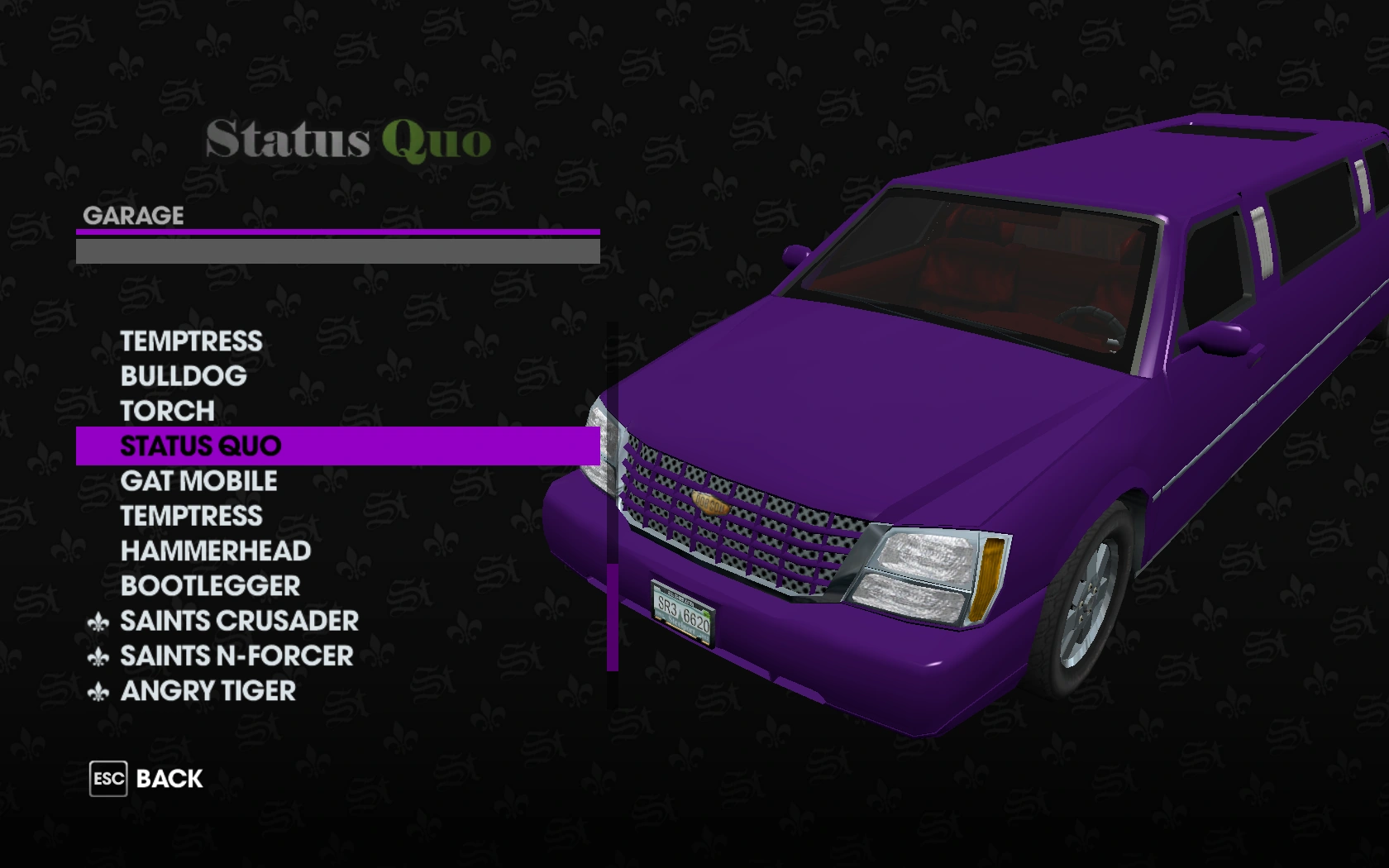Select the Saints Crusader vehicle
The width and height of the screenshot is (1389, 868).
[x=238, y=621]
